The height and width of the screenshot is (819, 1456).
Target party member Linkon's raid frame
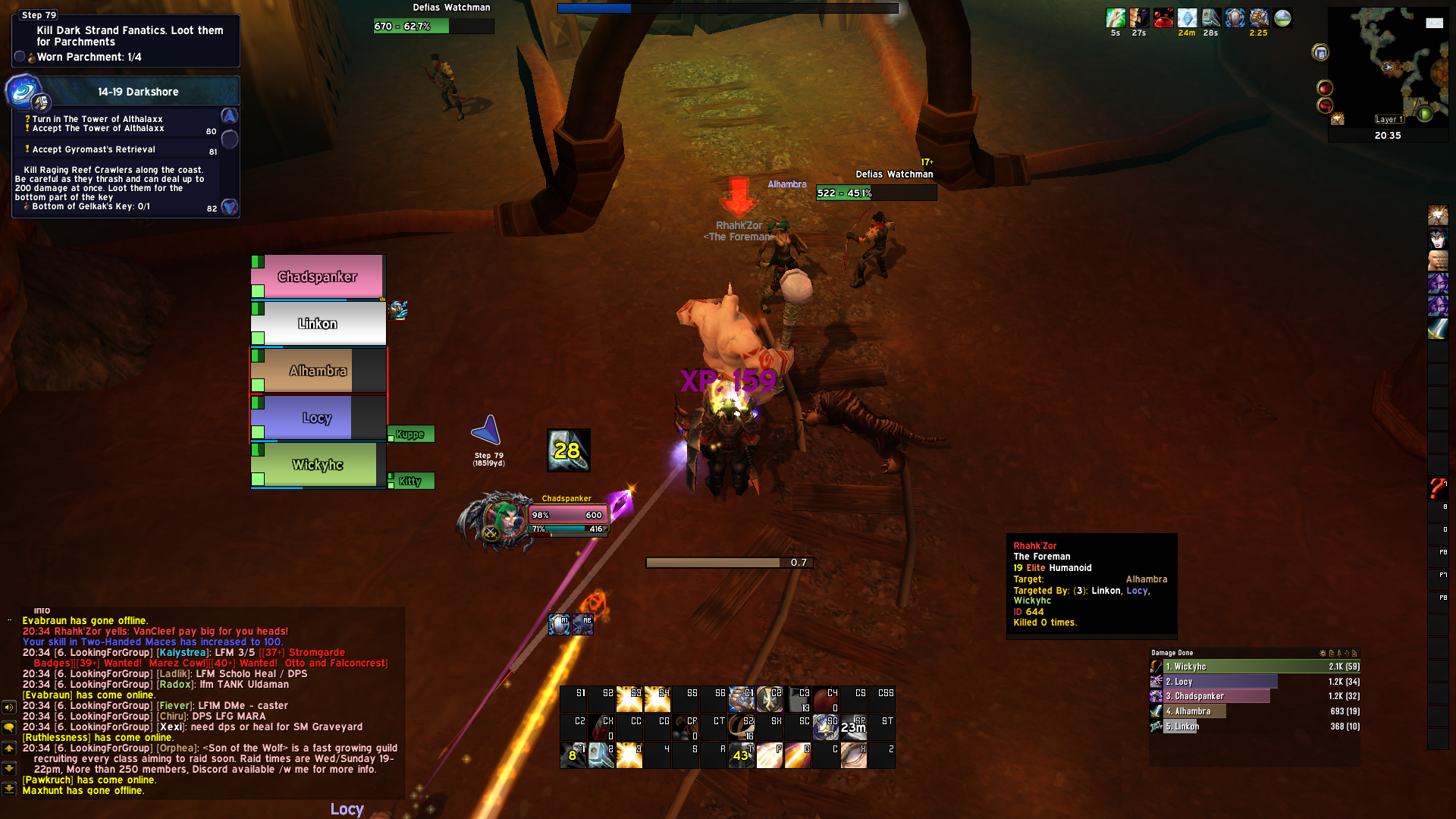318,324
